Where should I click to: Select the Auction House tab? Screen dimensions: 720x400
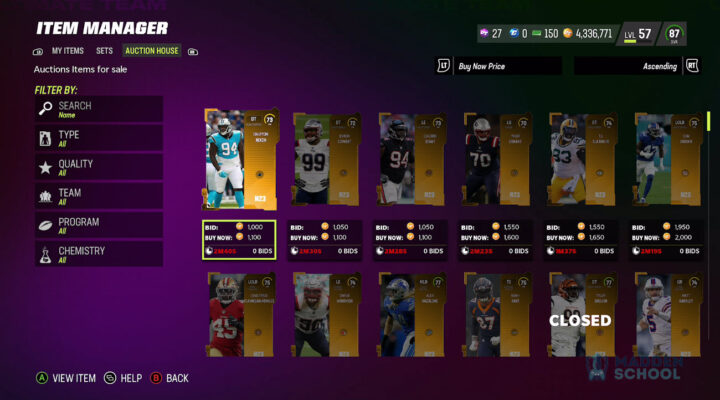pos(152,50)
